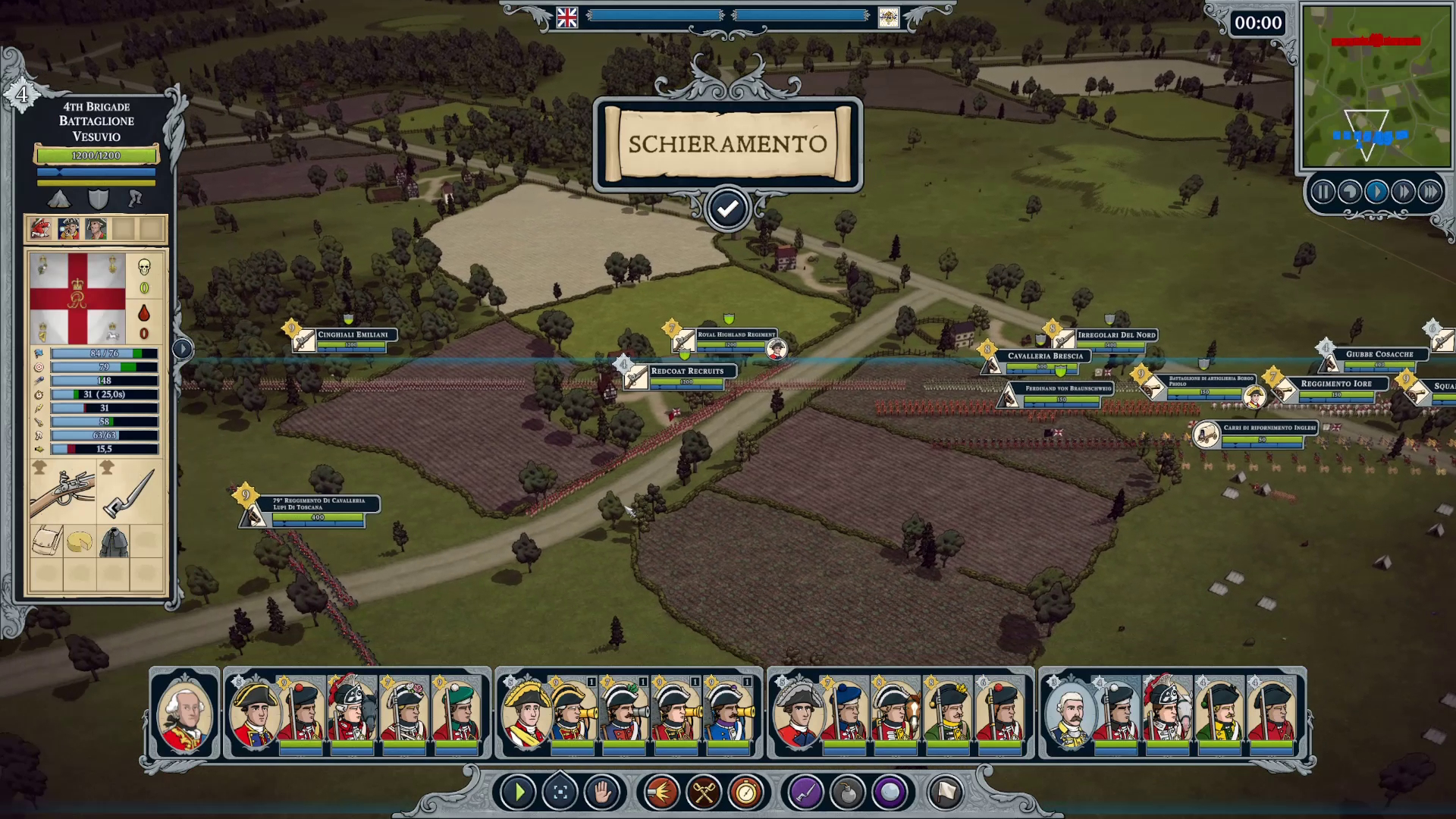Set game speed to fastest triple arrow

[1430, 192]
